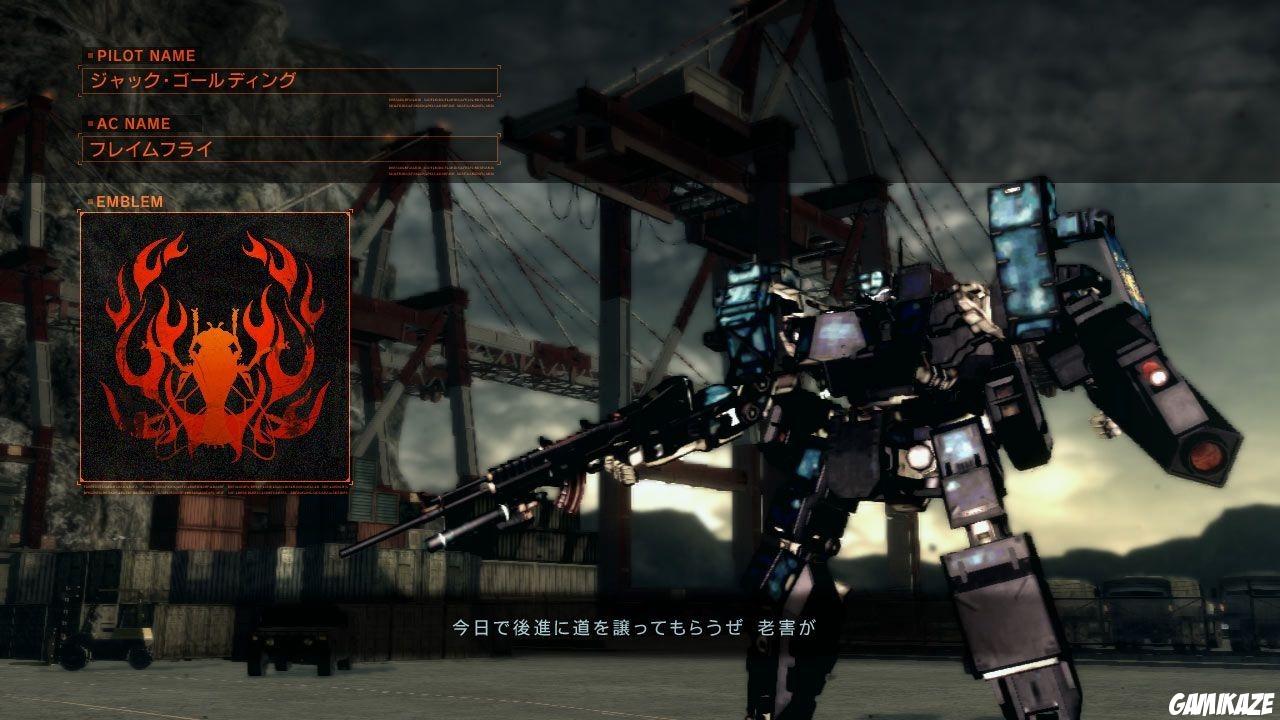Expand the top-left corner bracket of the emblem frame

79,213
